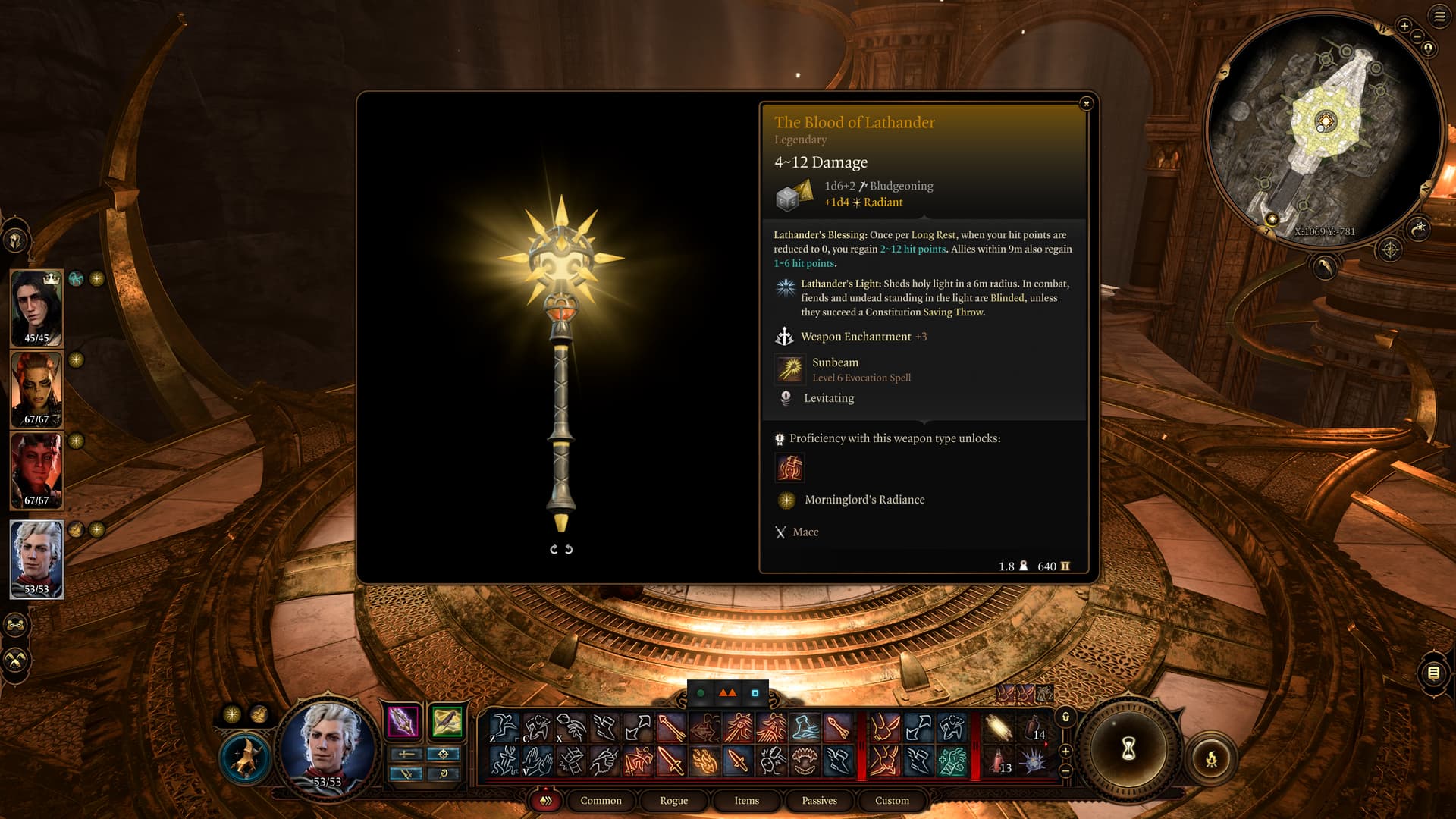Open the campfire rest button
The height and width of the screenshot is (819, 1456).
tap(1211, 758)
